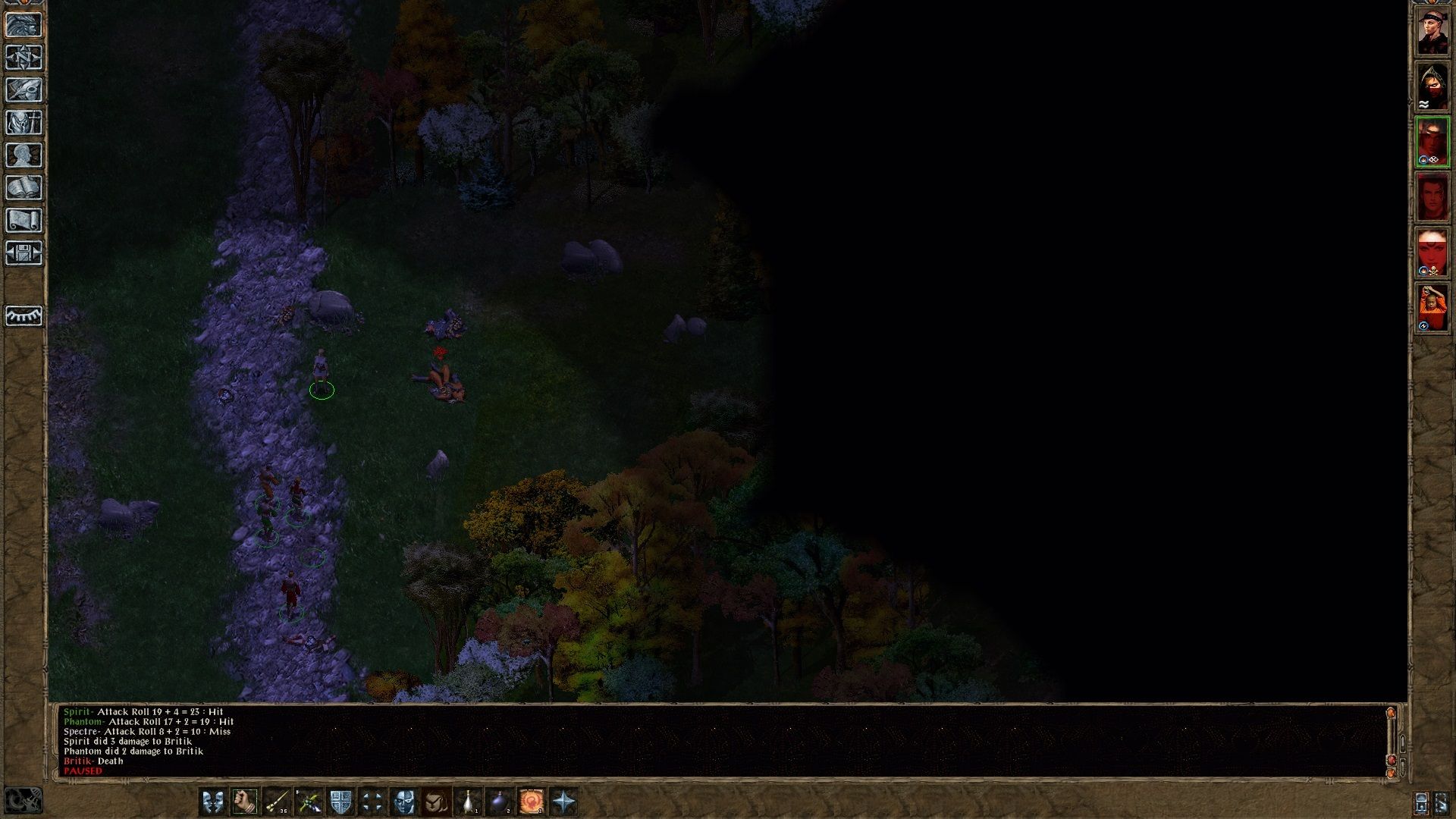
Task: Select the fist weapon slot
Action: tap(245, 802)
